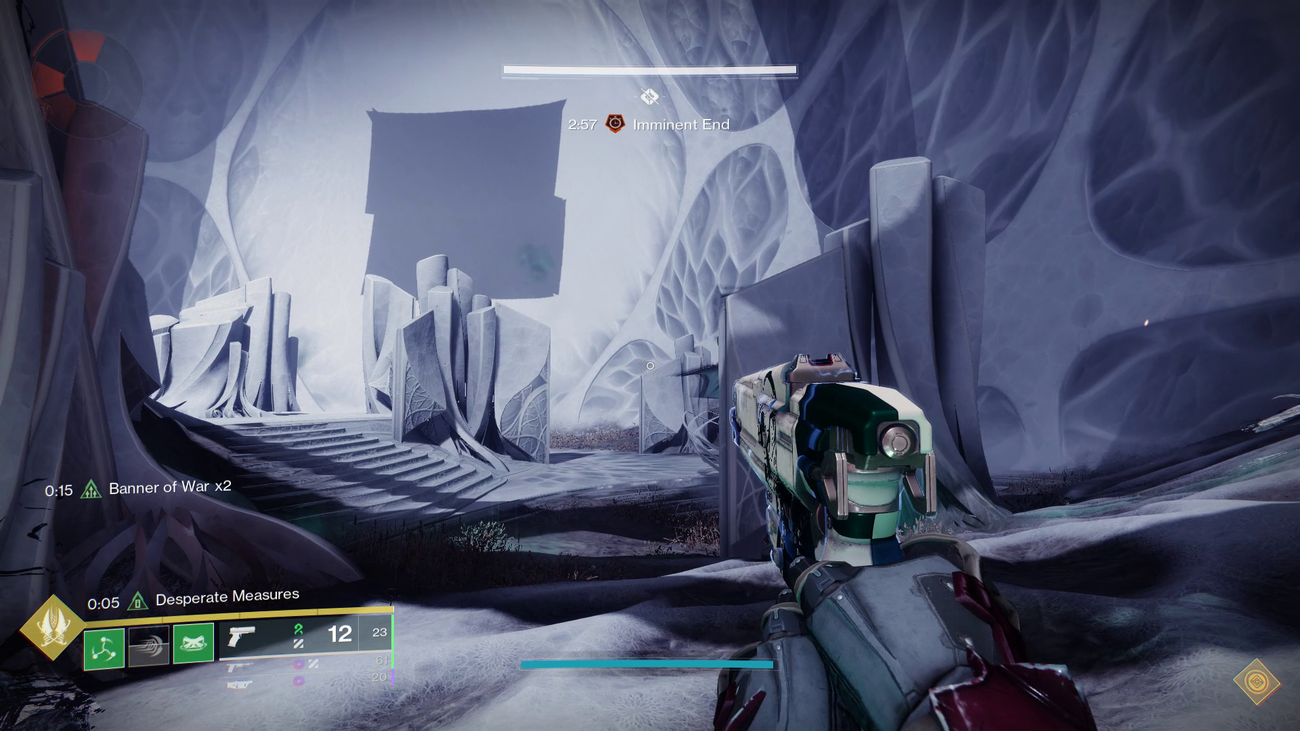Image resolution: width=1300 pixels, height=731 pixels.
Task: Click the equipped hand cannon weapon icon
Action: [241, 637]
